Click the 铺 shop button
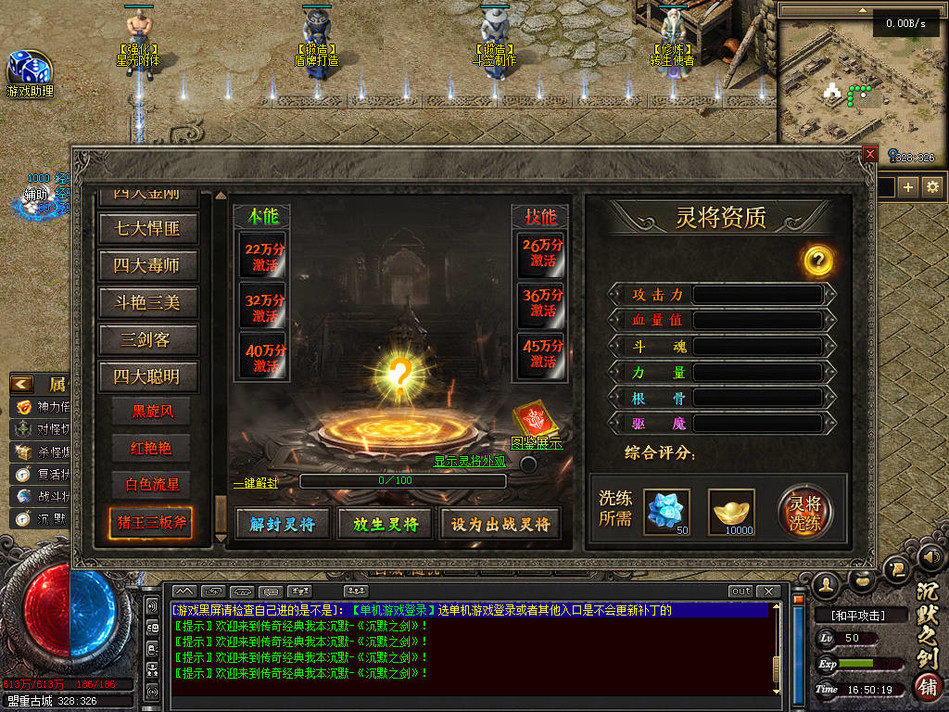 927,688
